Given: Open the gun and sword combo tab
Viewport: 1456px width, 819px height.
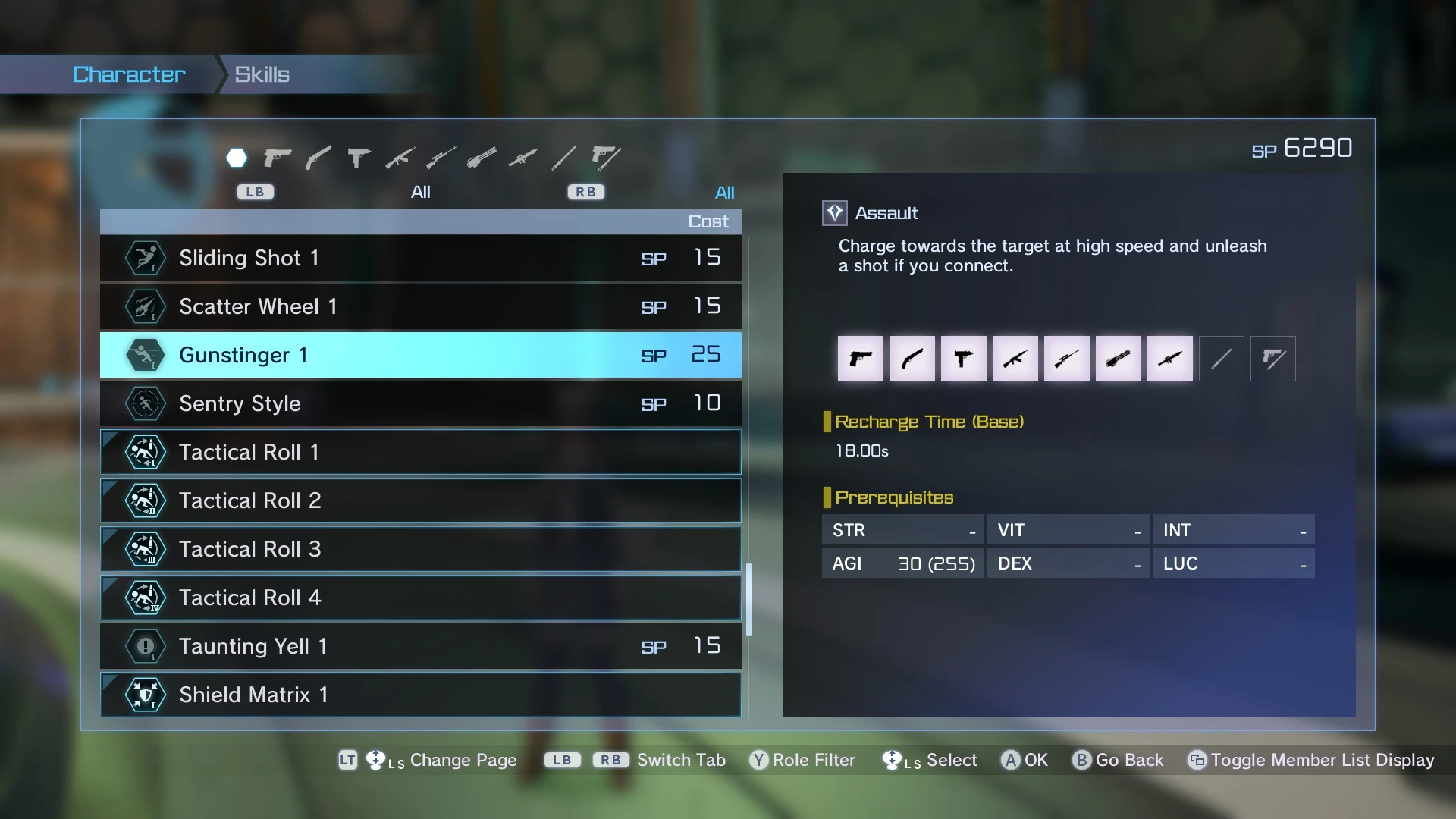Looking at the screenshot, I should pos(606,158).
